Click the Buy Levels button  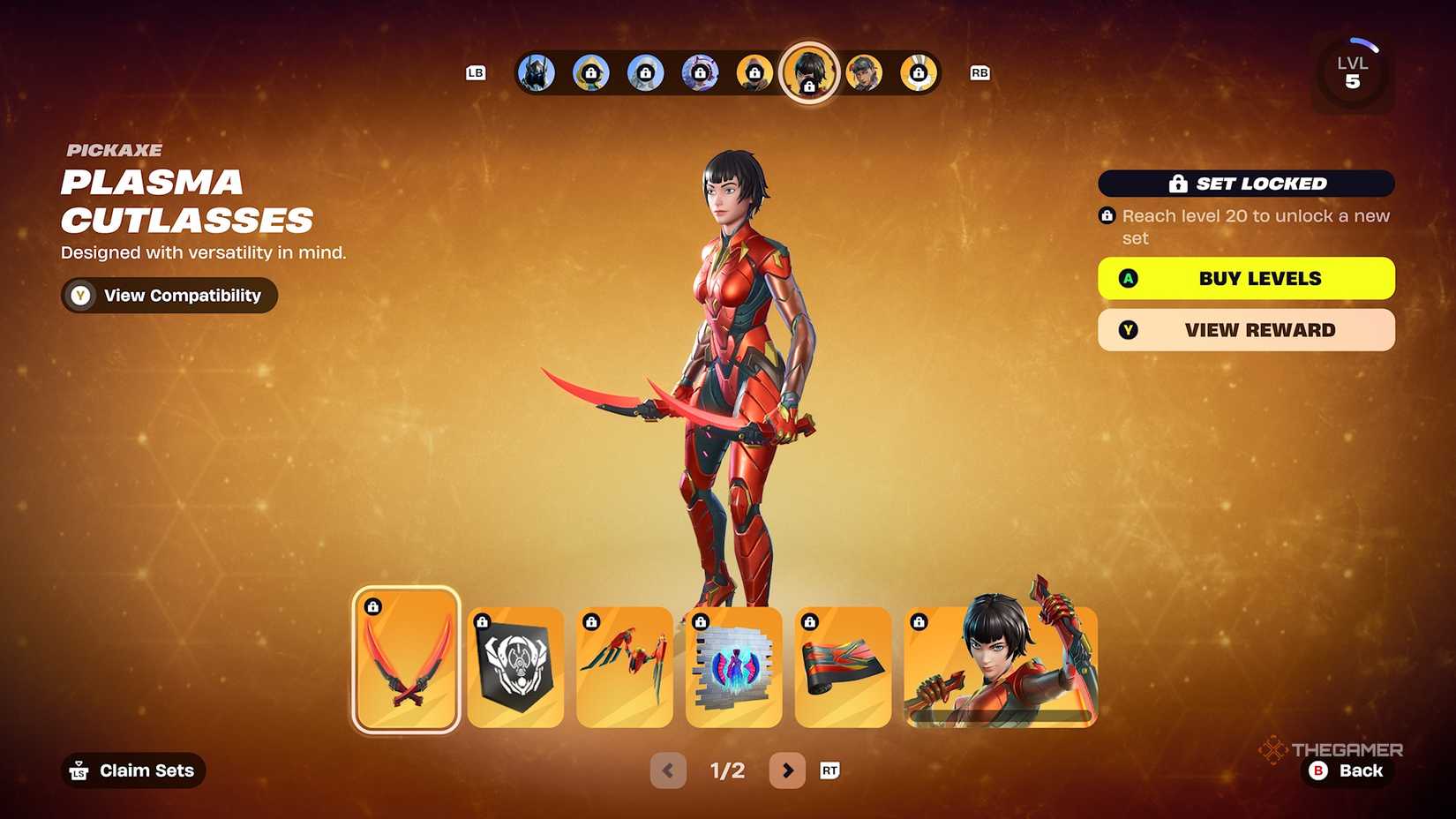(1245, 278)
